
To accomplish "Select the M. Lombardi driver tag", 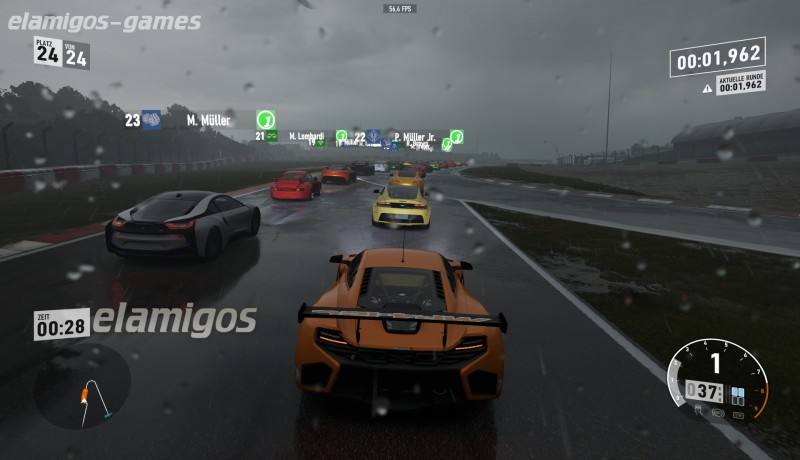I will tap(307, 136).
